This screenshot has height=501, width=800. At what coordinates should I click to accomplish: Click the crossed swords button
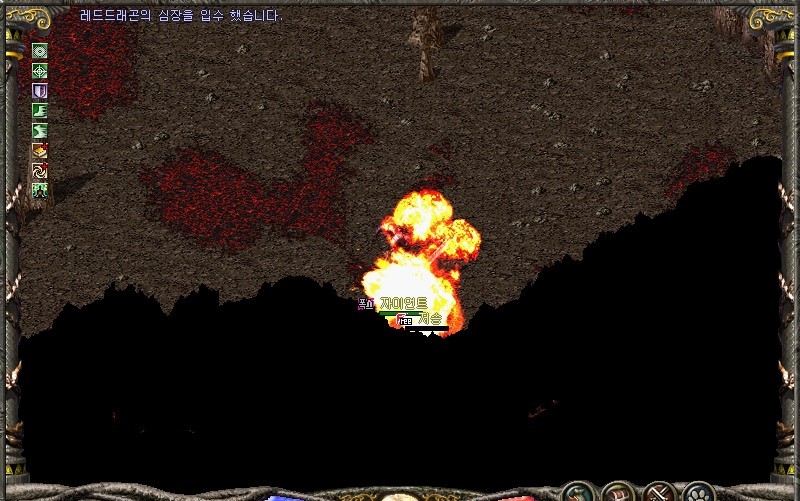657,492
